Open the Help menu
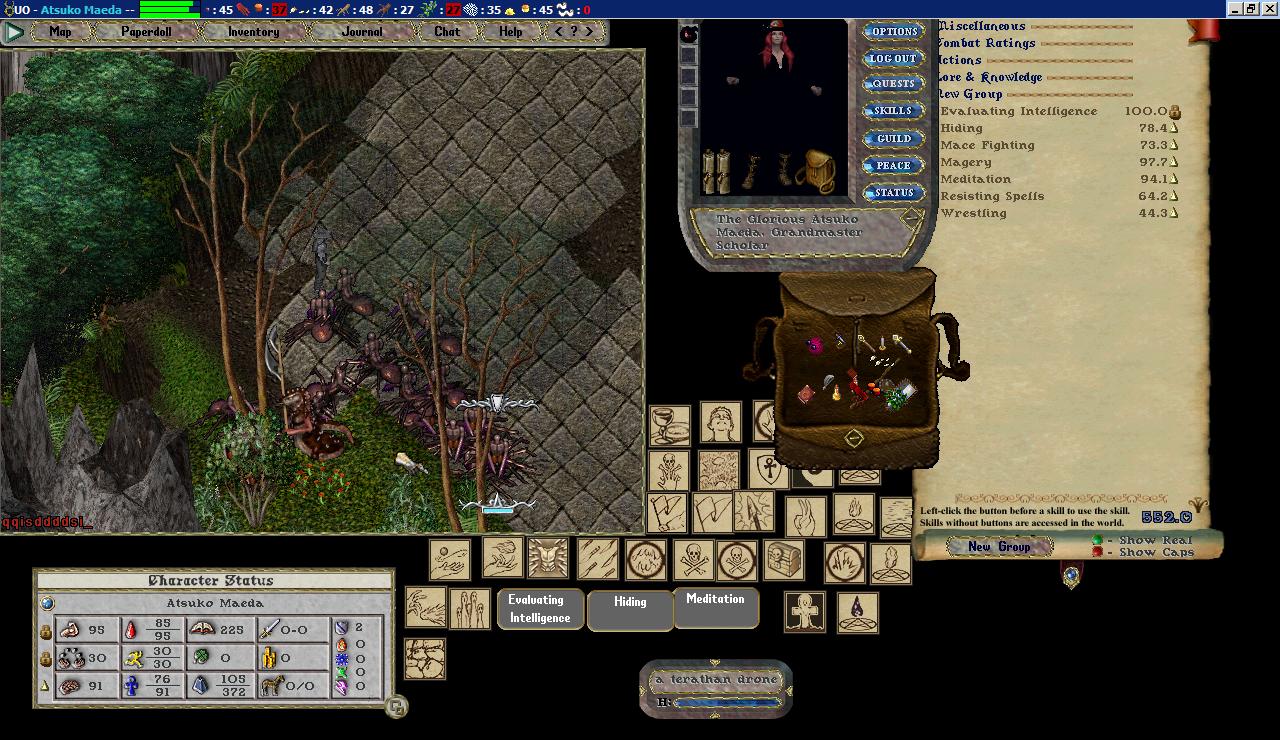 coord(510,32)
